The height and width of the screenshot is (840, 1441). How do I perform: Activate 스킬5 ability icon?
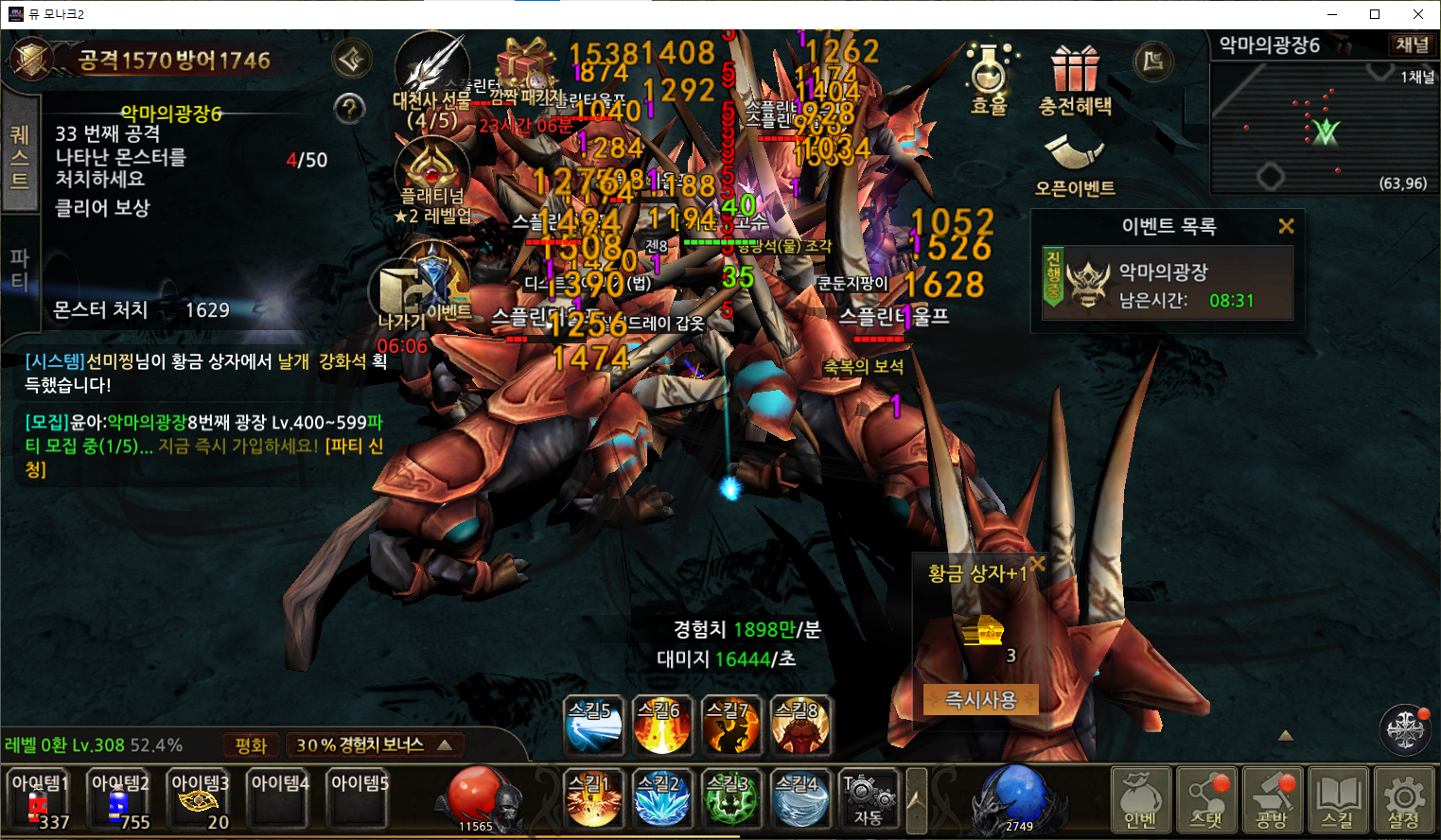click(x=593, y=726)
